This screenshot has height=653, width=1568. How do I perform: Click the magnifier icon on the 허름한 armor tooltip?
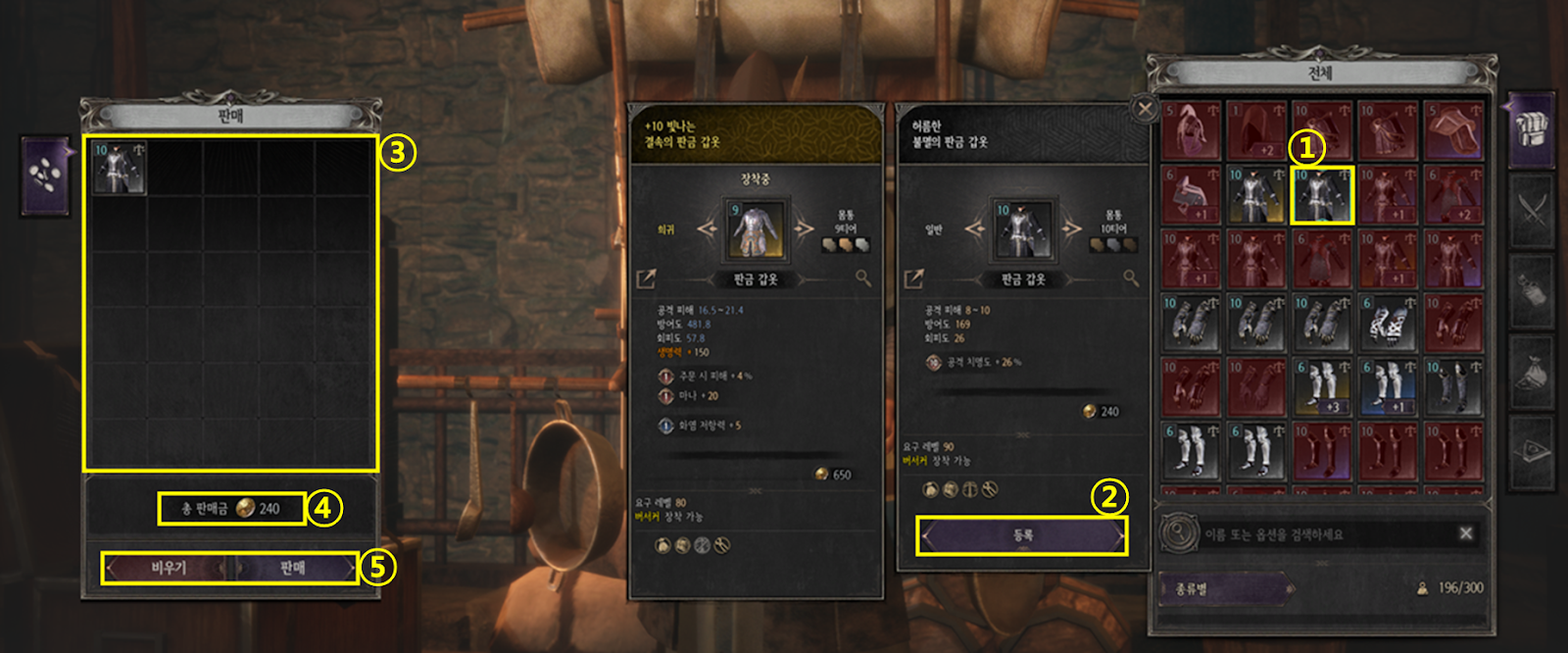(1131, 278)
